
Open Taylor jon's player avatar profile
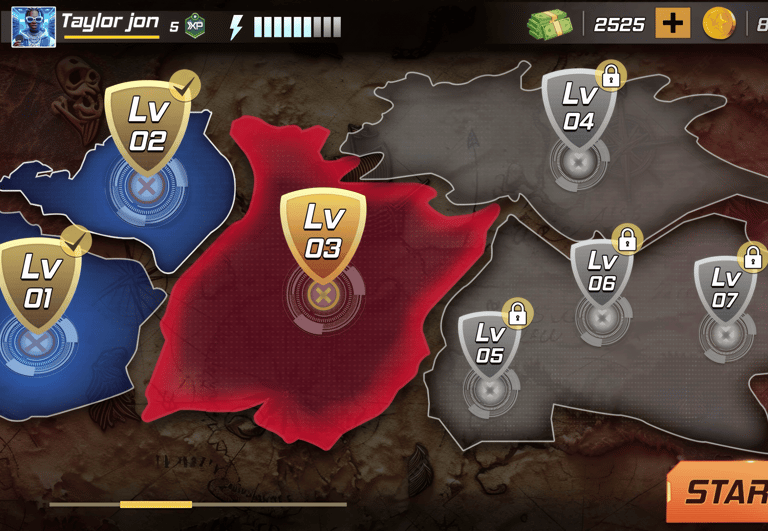point(33,27)
